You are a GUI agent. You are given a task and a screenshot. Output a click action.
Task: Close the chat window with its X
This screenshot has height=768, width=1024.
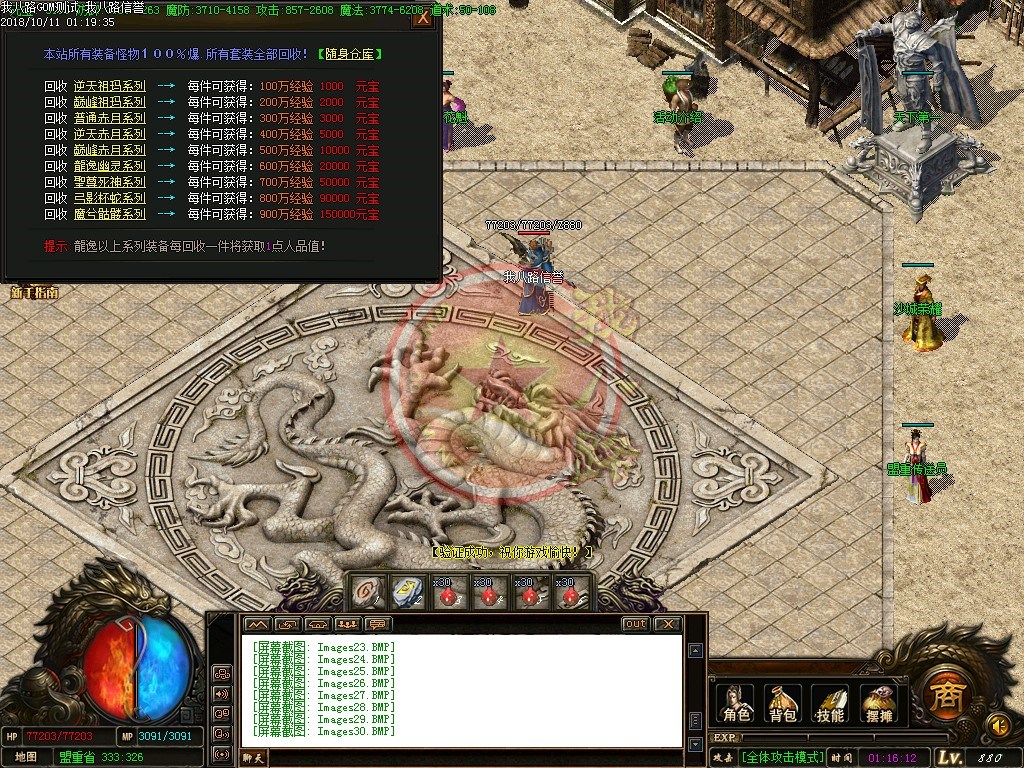[667, 624]
